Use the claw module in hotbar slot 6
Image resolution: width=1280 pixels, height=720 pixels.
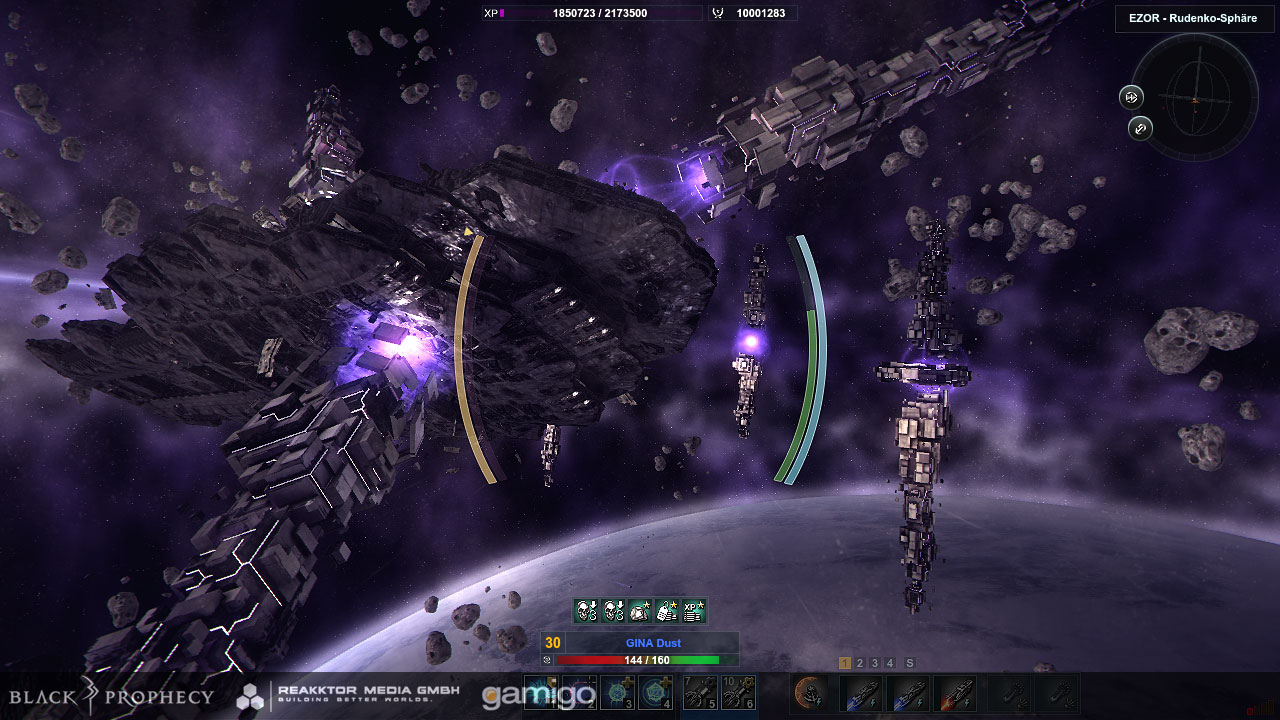(739, 693)
